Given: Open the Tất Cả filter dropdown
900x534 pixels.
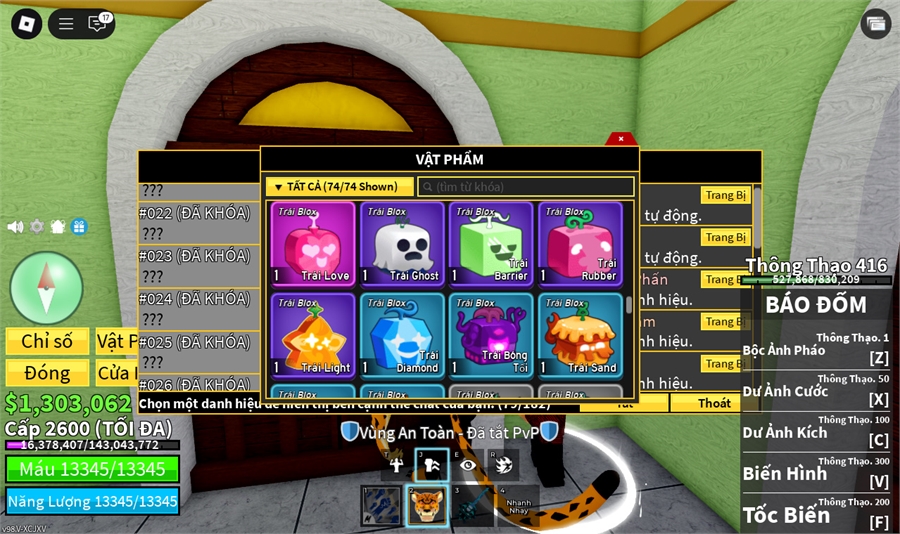Looking at the screenshot, I should click(x=339, y=187).
